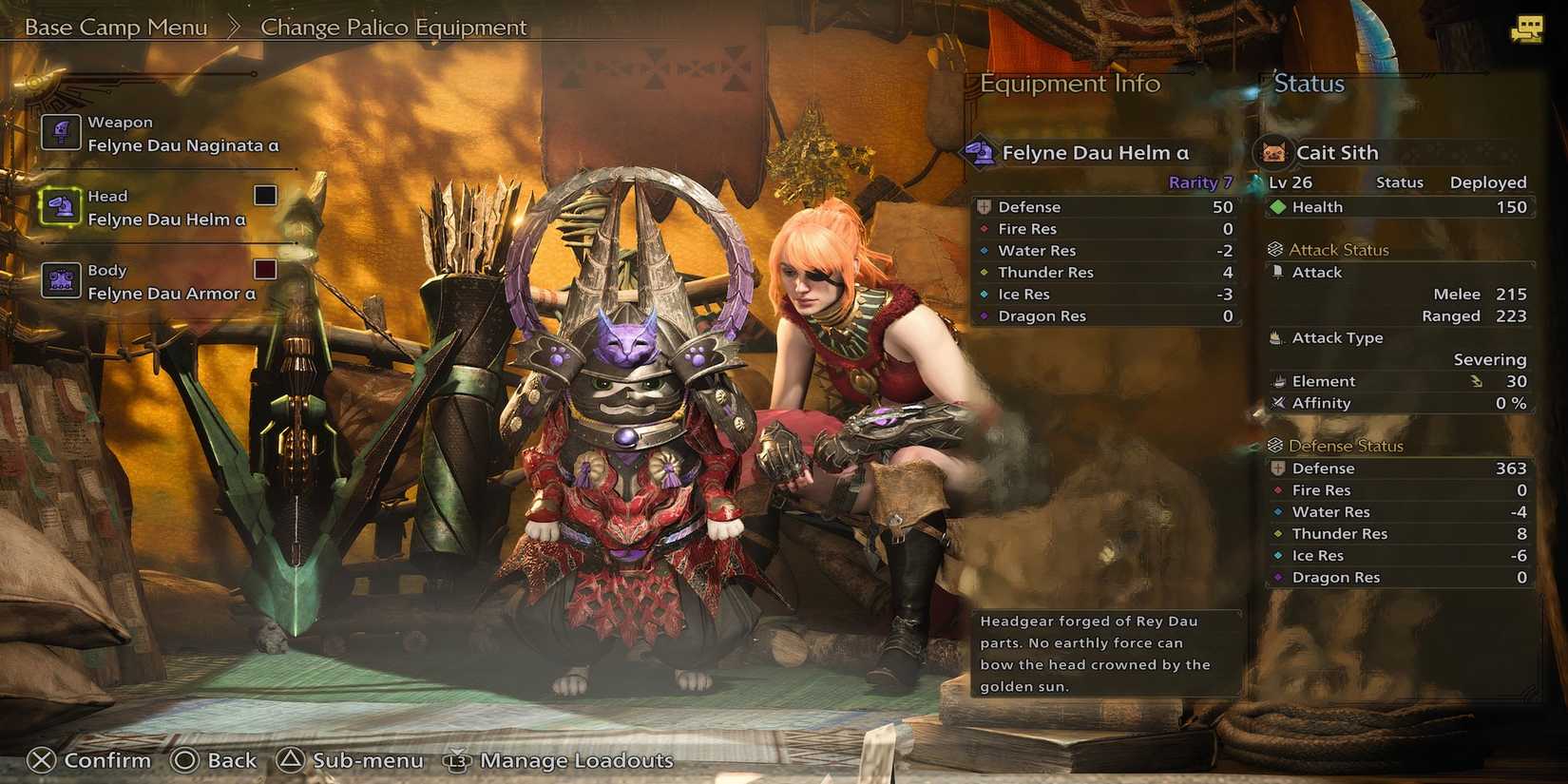Open the Equipment Info panel header
This screenshot has width=1568, height=784.
coord(1070,84)
